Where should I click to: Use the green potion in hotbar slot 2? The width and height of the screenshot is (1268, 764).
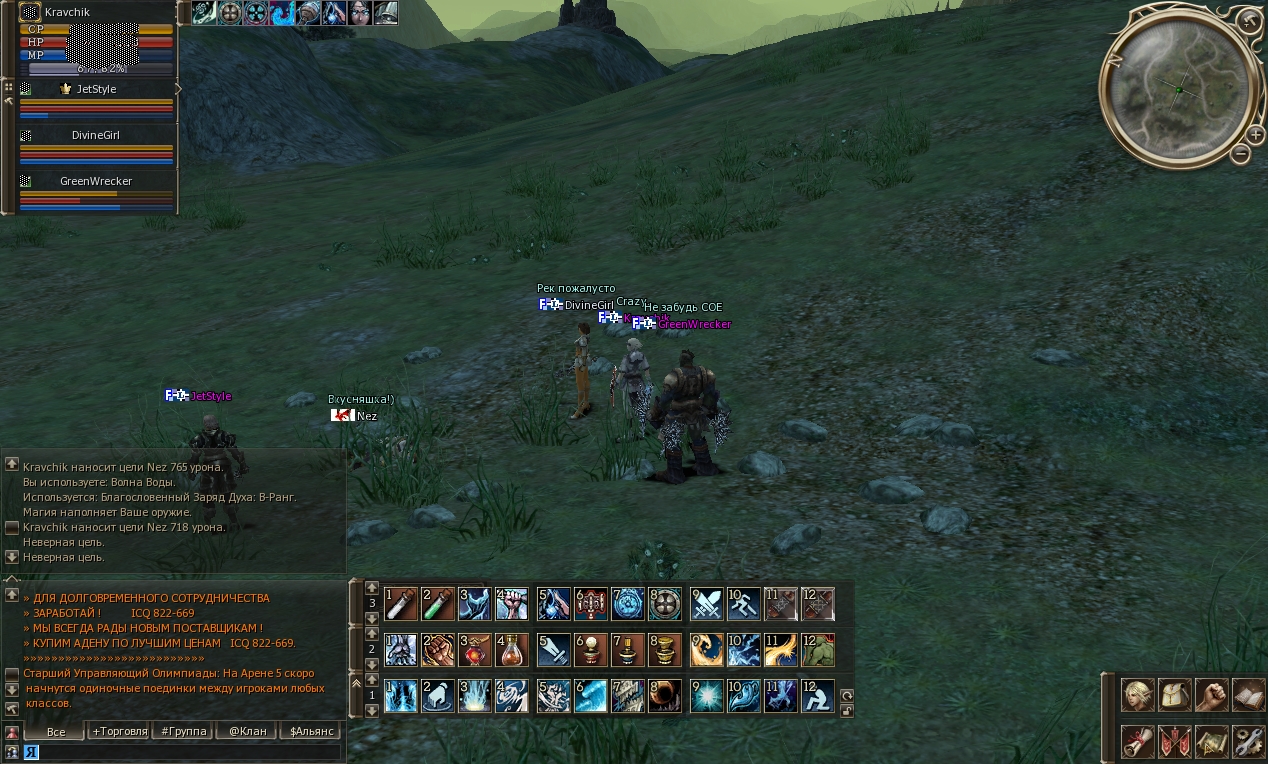click(438, 604)
